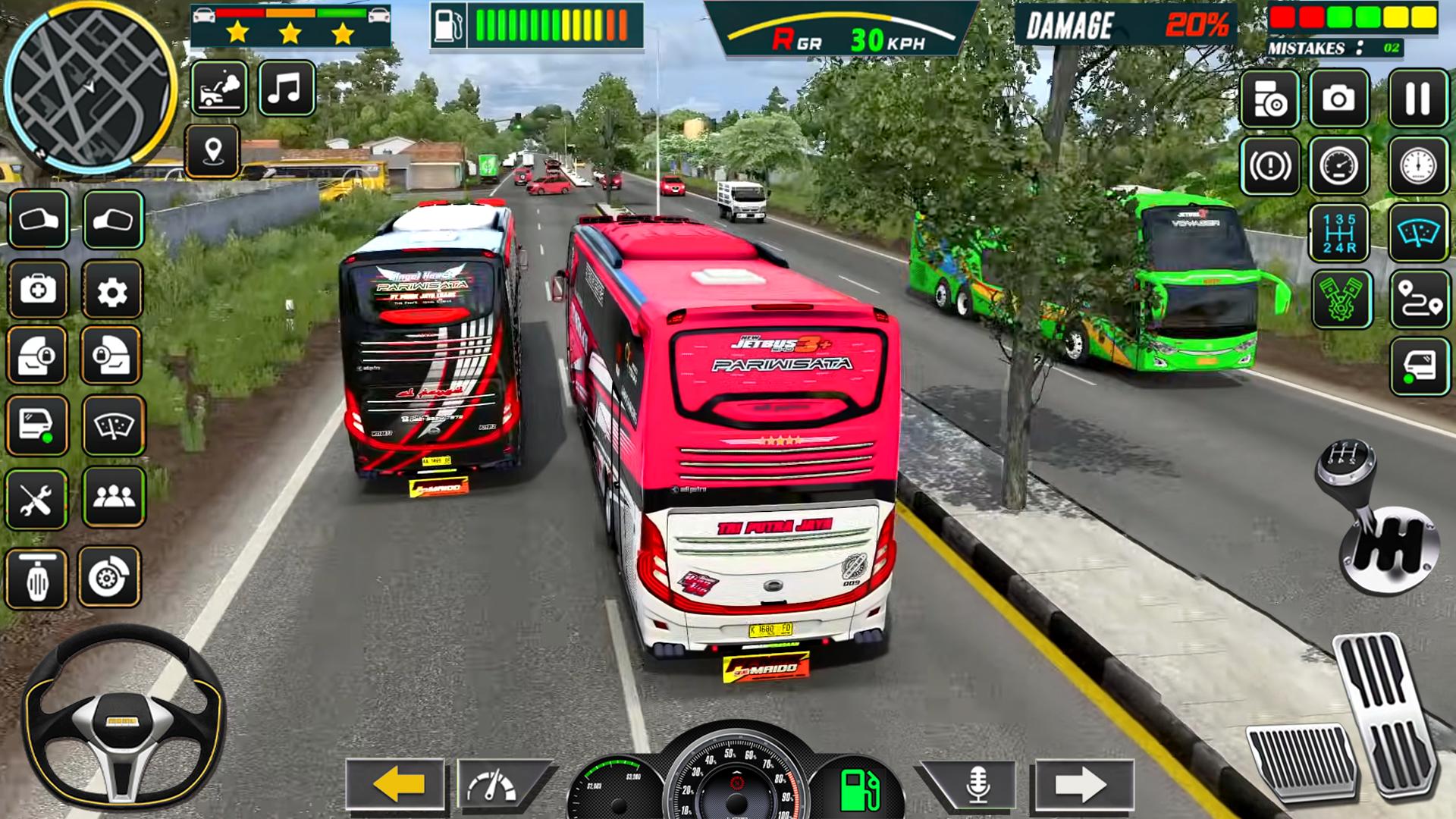Toggle the music note button
Viewport: 1456px width, 819px height.
(x=286, y=89)
